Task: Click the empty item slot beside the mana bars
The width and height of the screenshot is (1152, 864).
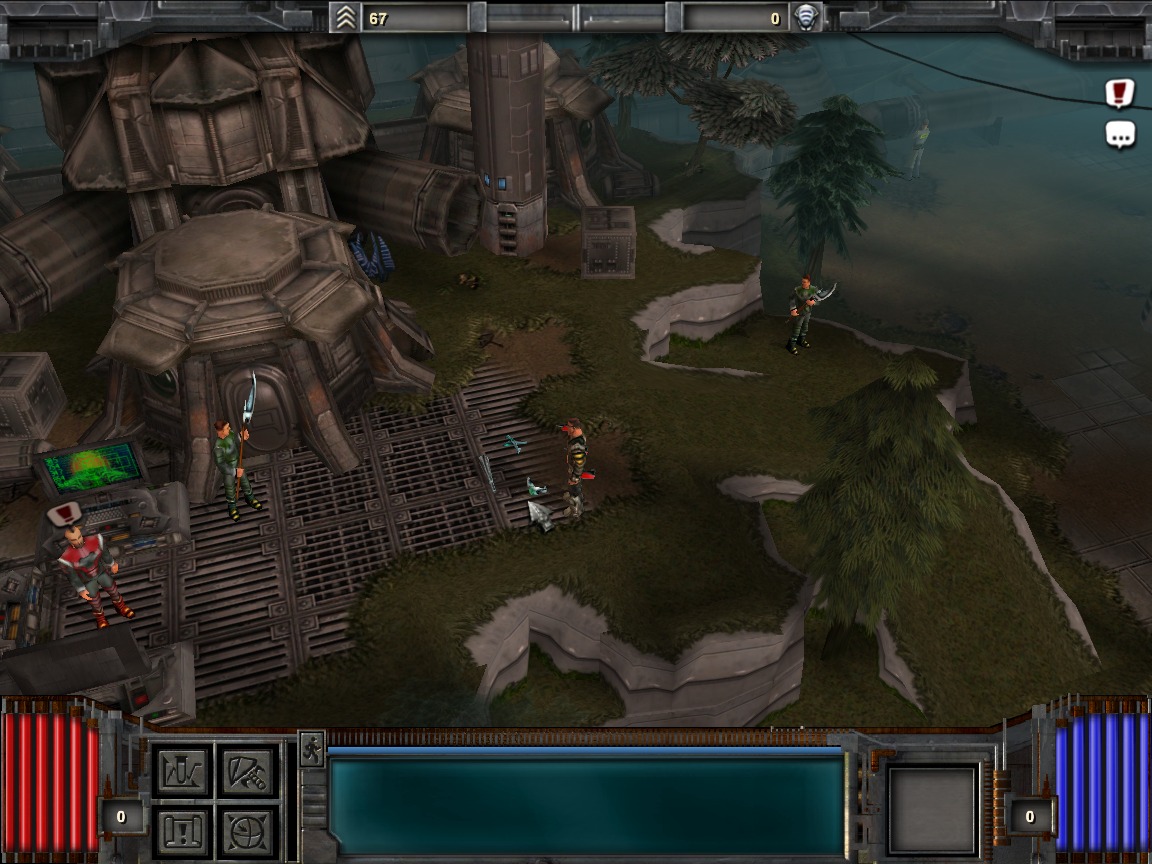Action: tap(933, 810)
